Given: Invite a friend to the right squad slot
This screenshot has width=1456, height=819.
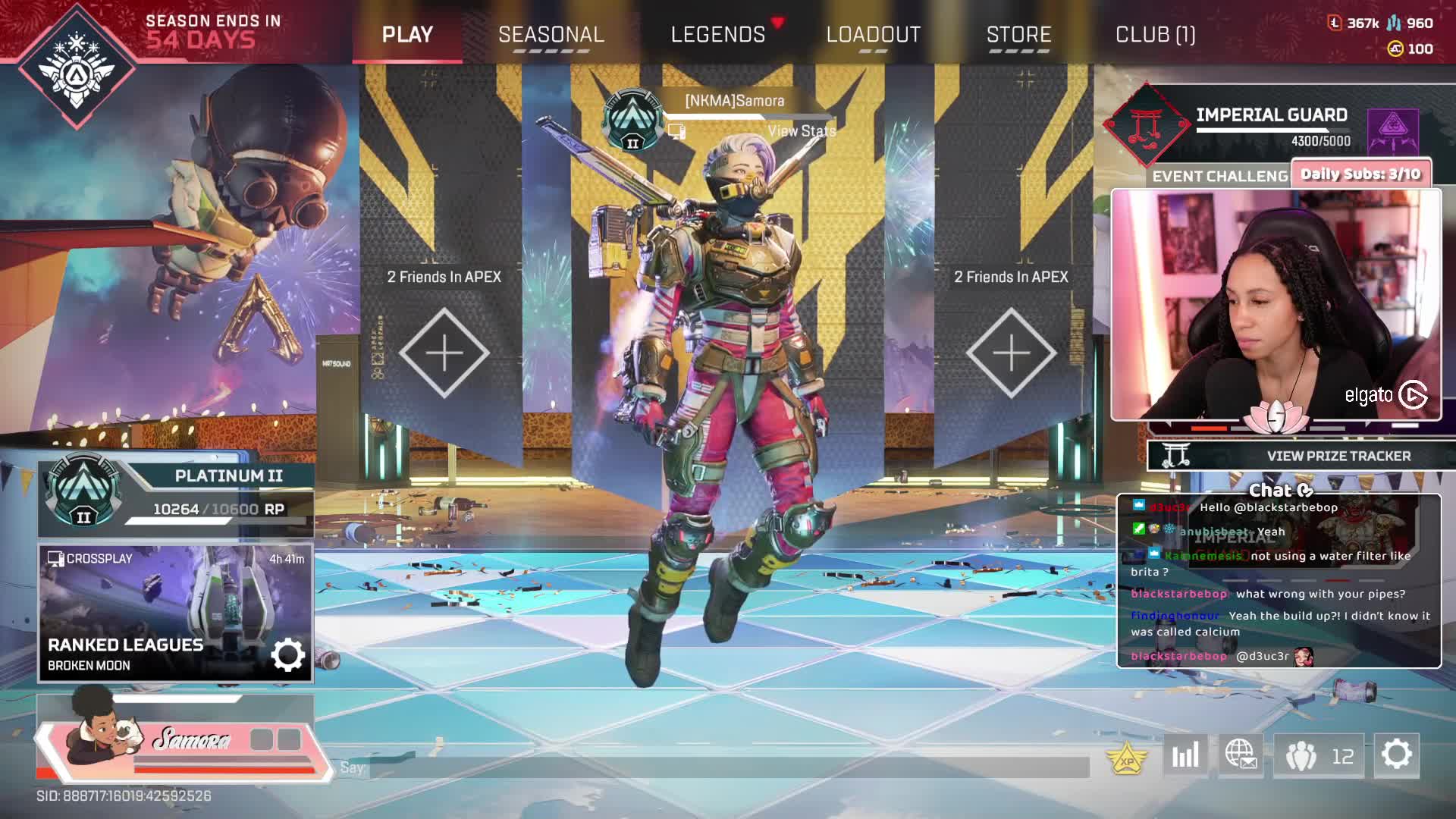Looking at the screenshot, I should click(x=1011, y=353).
